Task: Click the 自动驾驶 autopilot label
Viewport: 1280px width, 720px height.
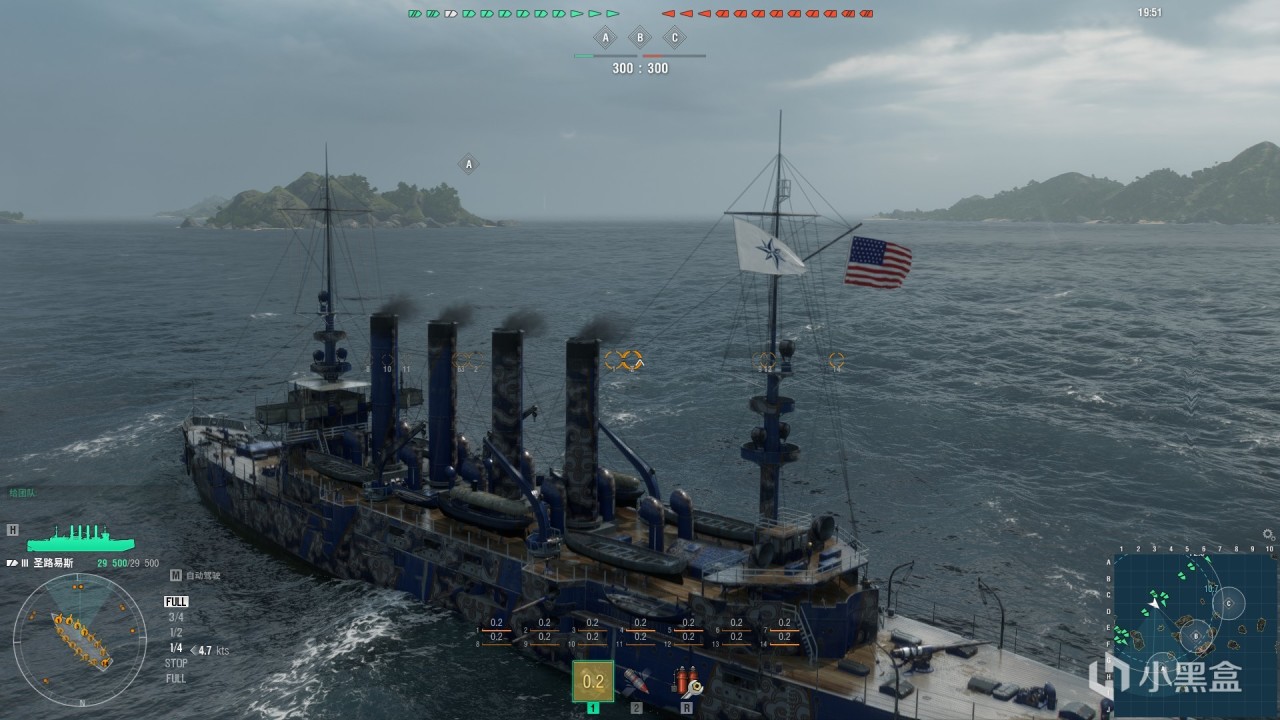Action: (202, 575)
